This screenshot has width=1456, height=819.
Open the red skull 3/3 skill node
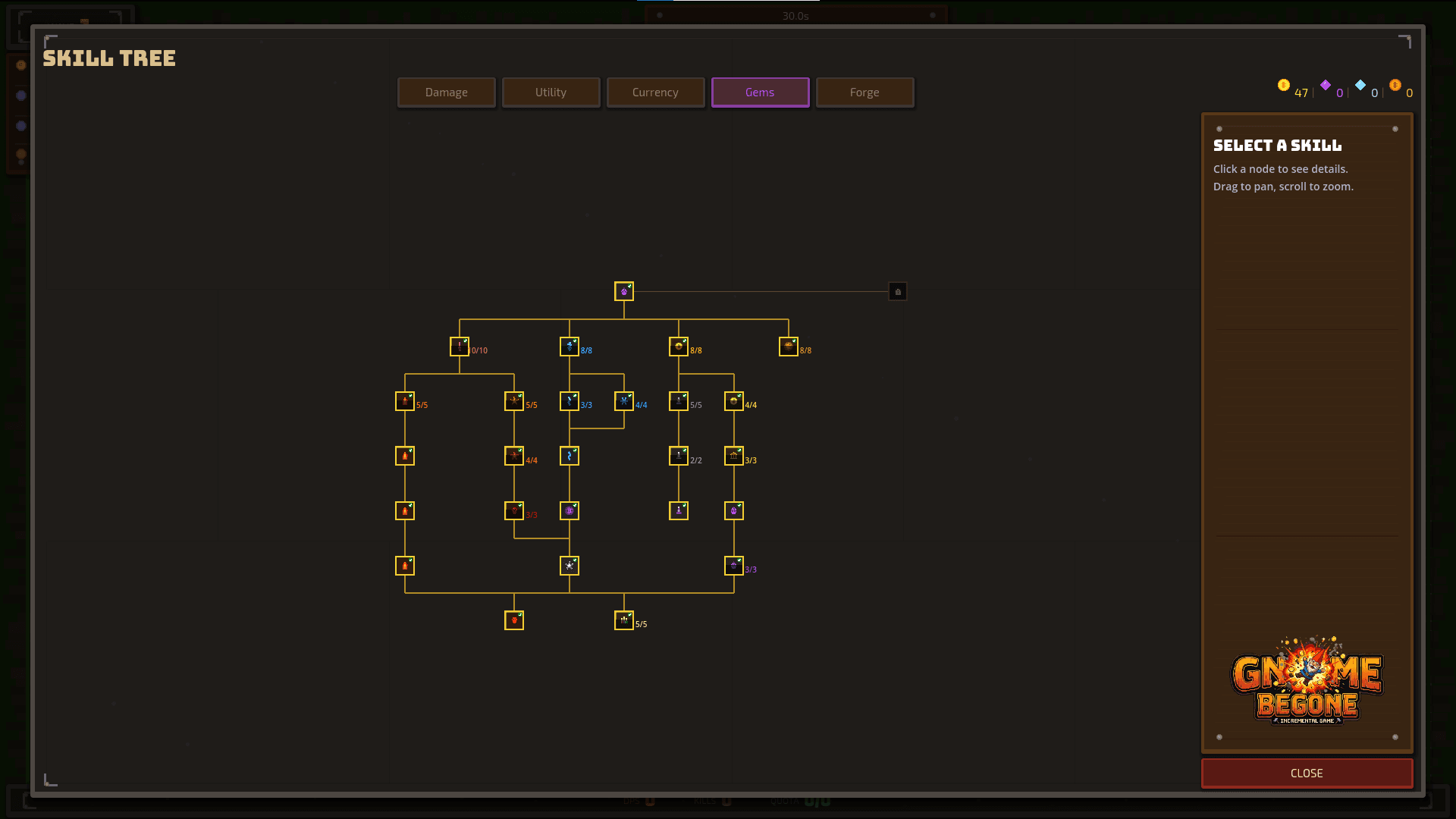(515, 511)
